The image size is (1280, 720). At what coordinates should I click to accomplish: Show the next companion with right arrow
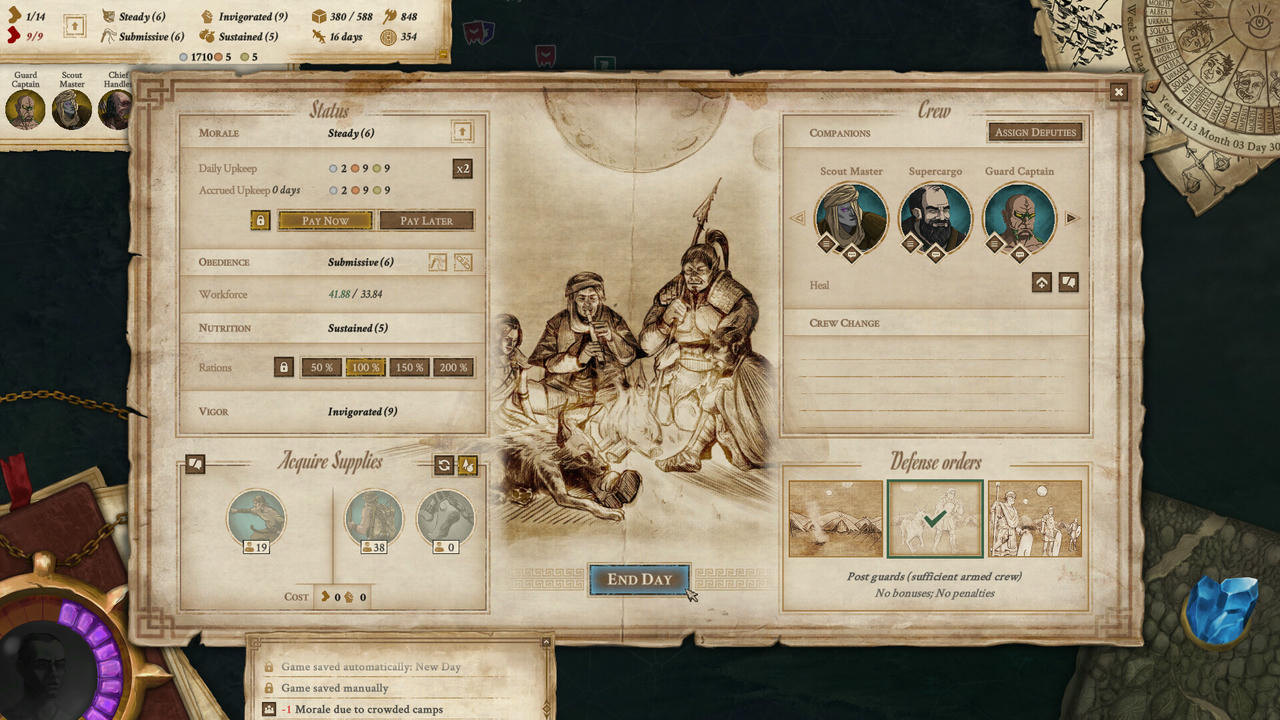pos(1070,217)
